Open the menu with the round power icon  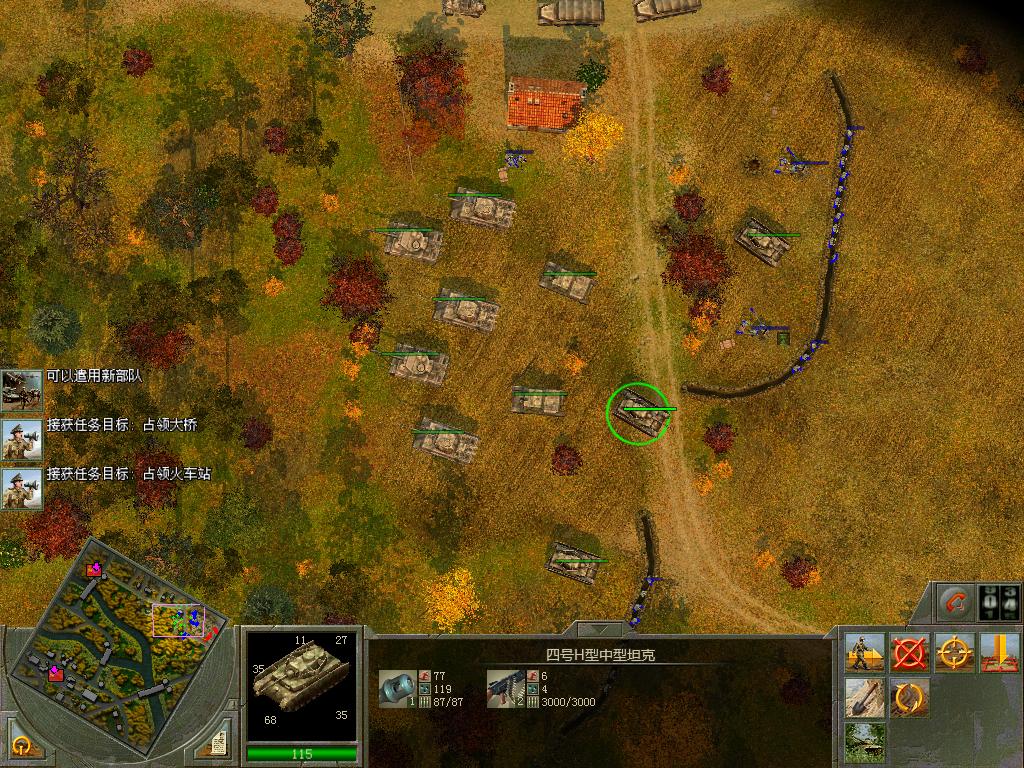[x=22, y=746]
